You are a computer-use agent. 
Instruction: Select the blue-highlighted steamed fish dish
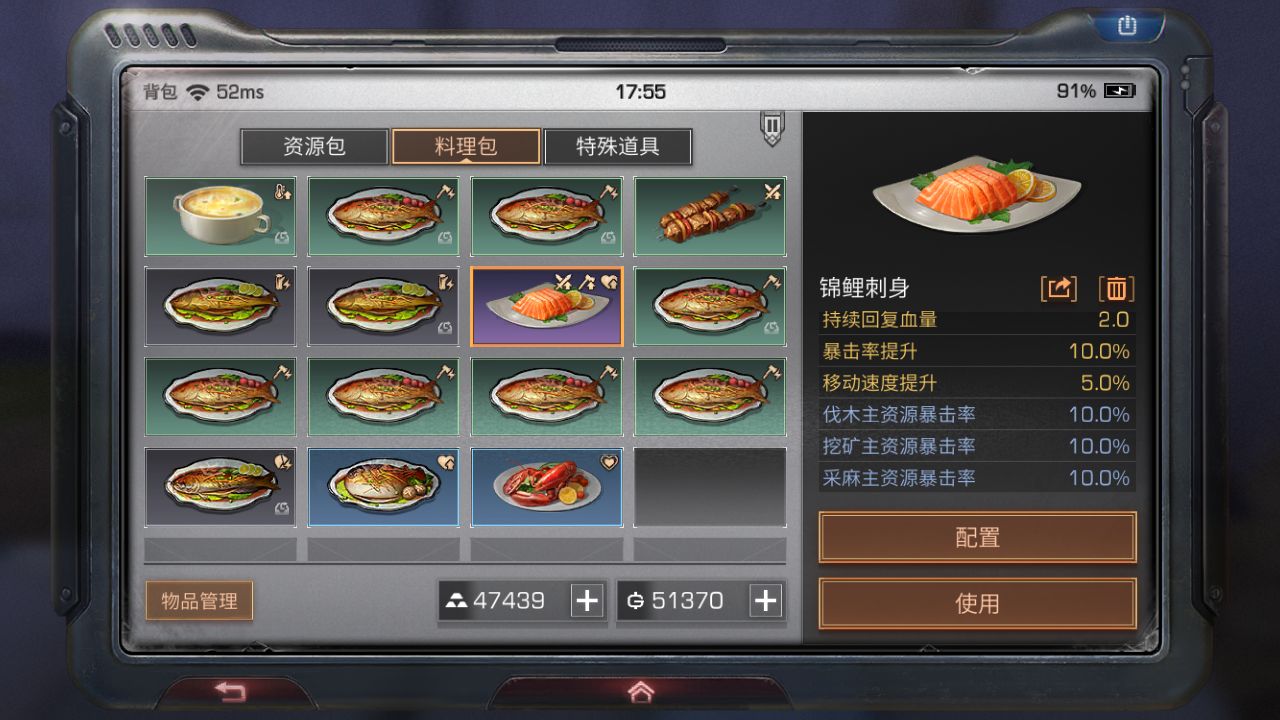[x=383, y=487]
